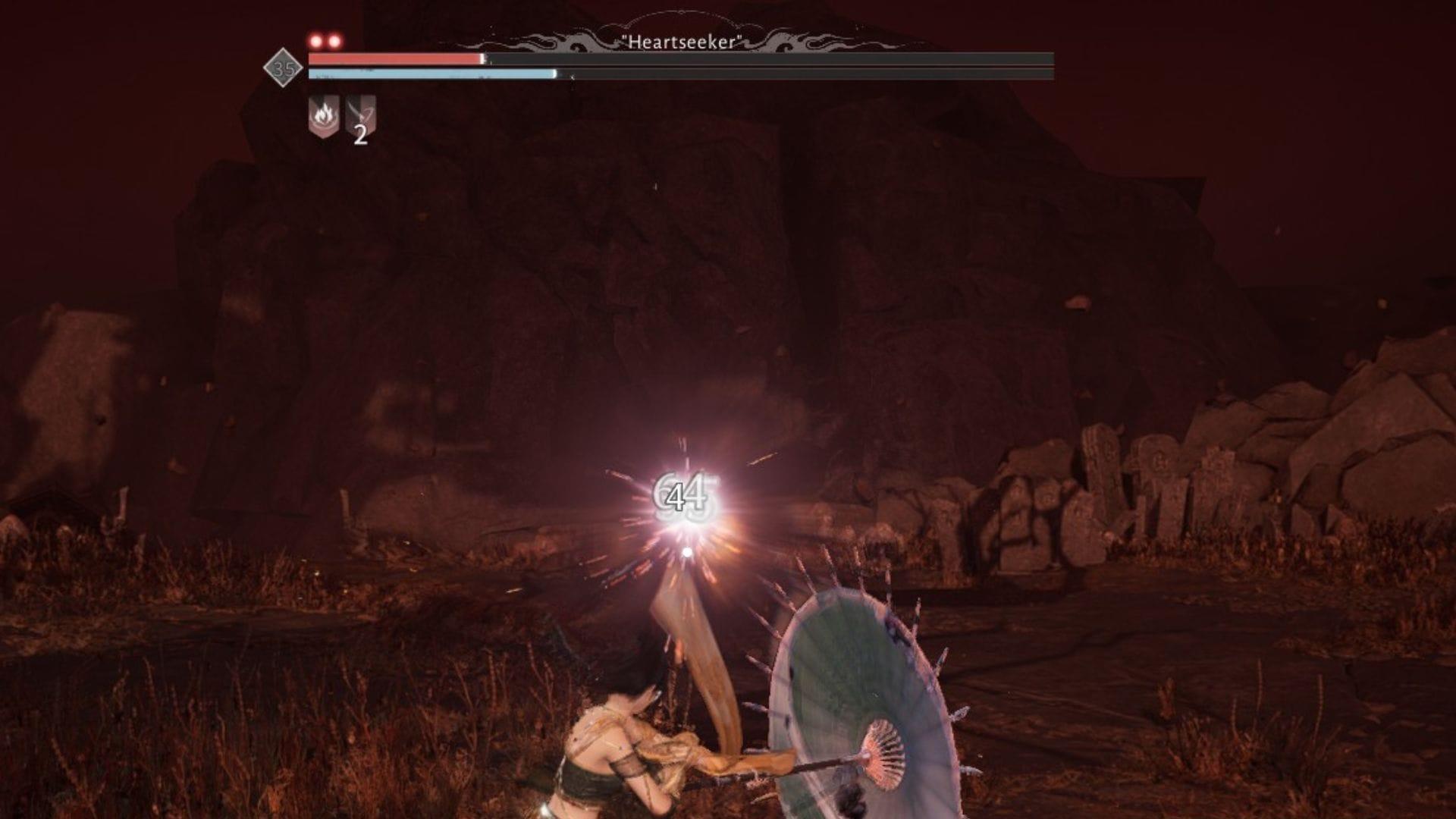The image size is (1456, 819).
Task: Click the Heartseeker boss name
Action: click(x=680, y=43)
